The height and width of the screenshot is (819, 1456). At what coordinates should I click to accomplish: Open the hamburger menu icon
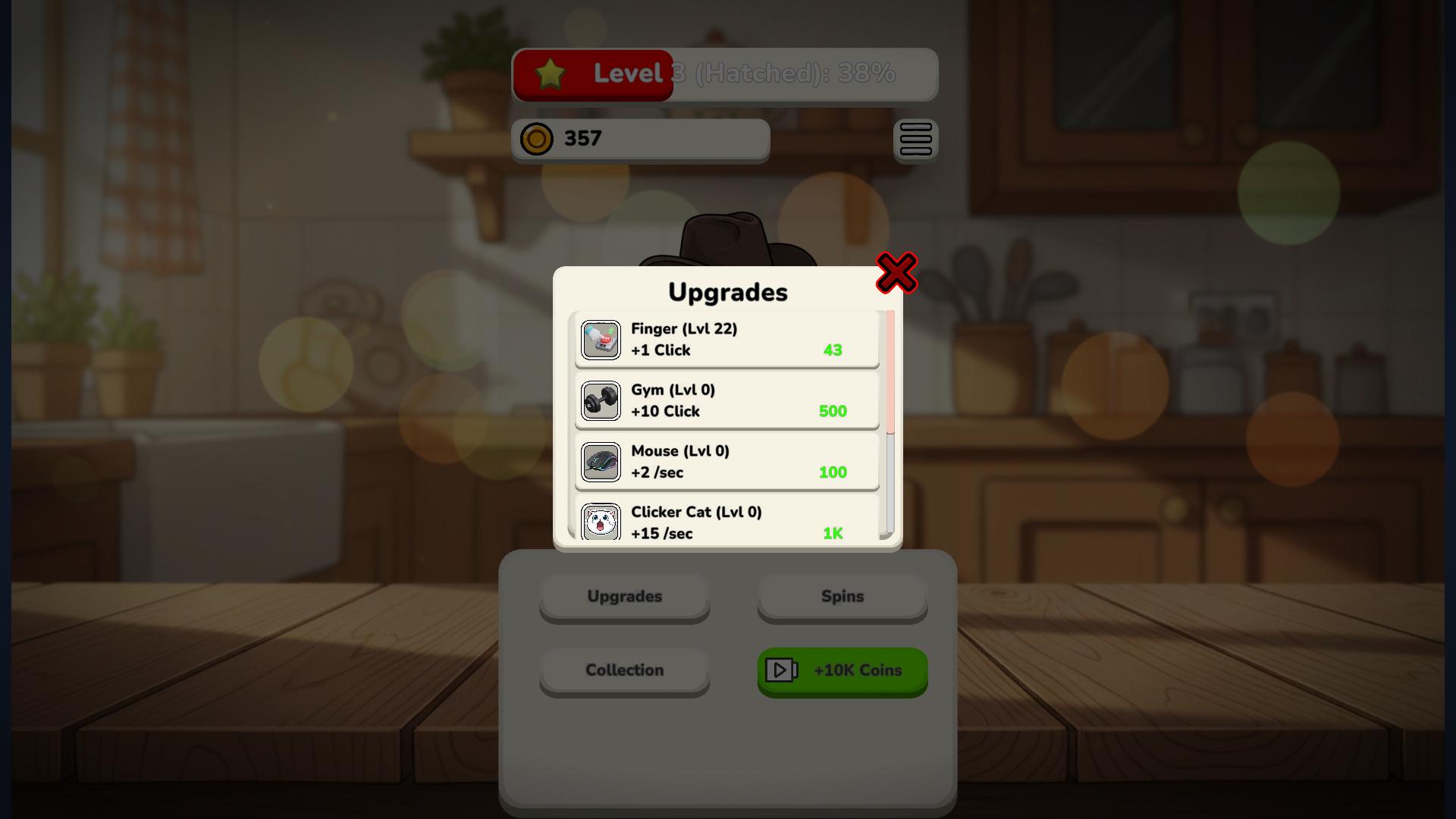coord(916,140)
